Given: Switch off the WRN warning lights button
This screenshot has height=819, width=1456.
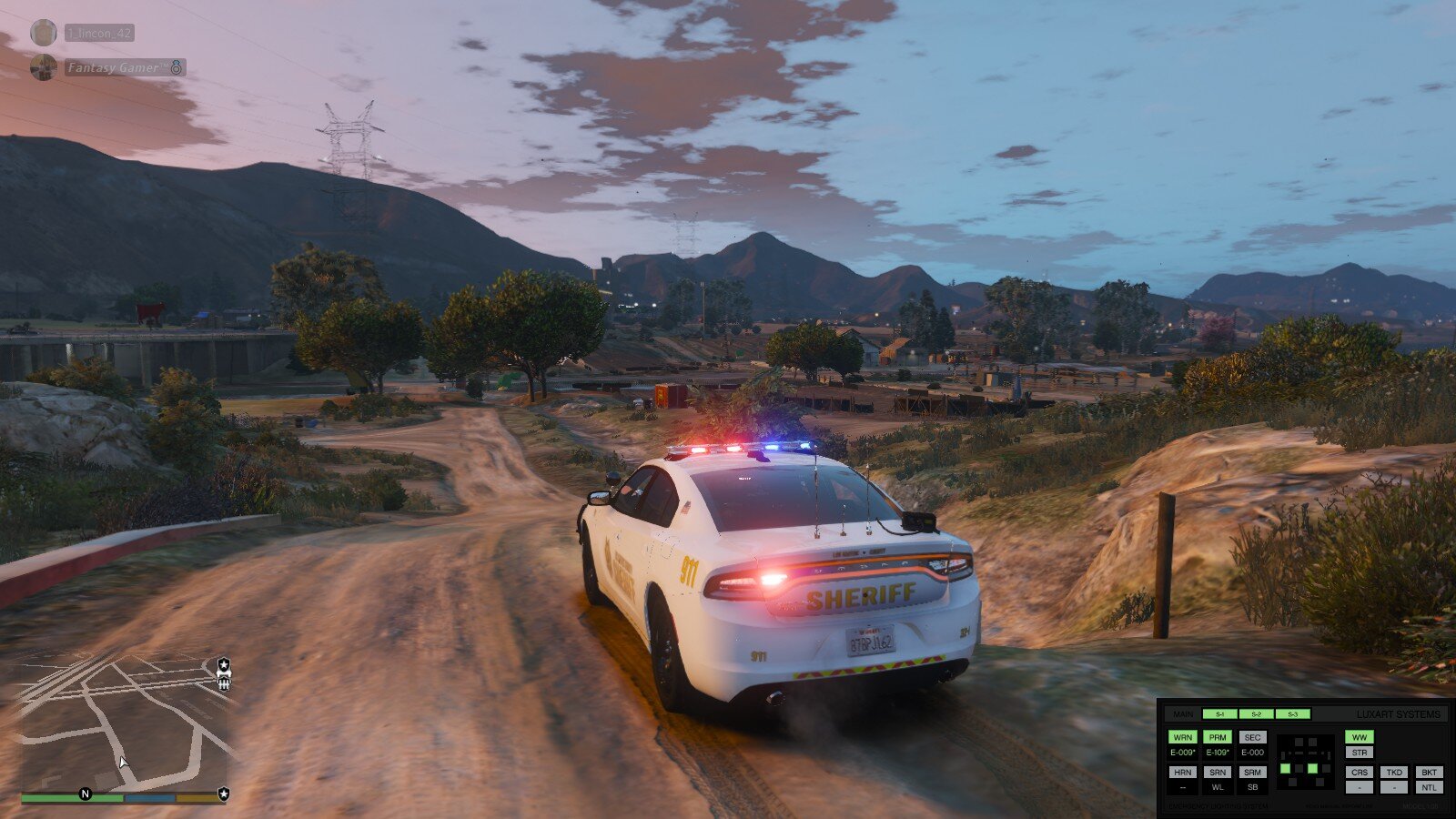Looking at the screenshot, I should 1182,737.
